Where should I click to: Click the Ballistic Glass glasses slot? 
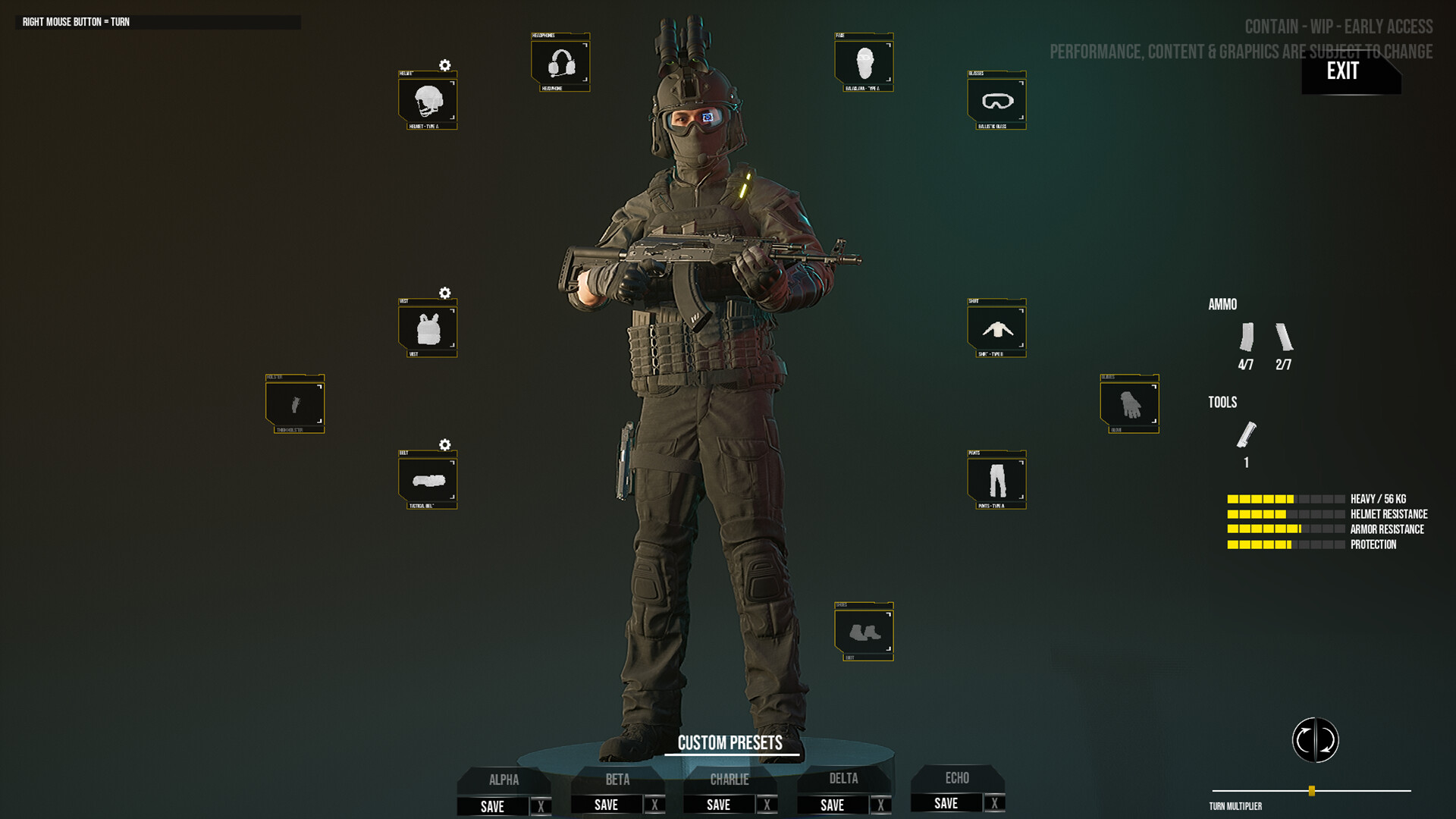point(996,101)
